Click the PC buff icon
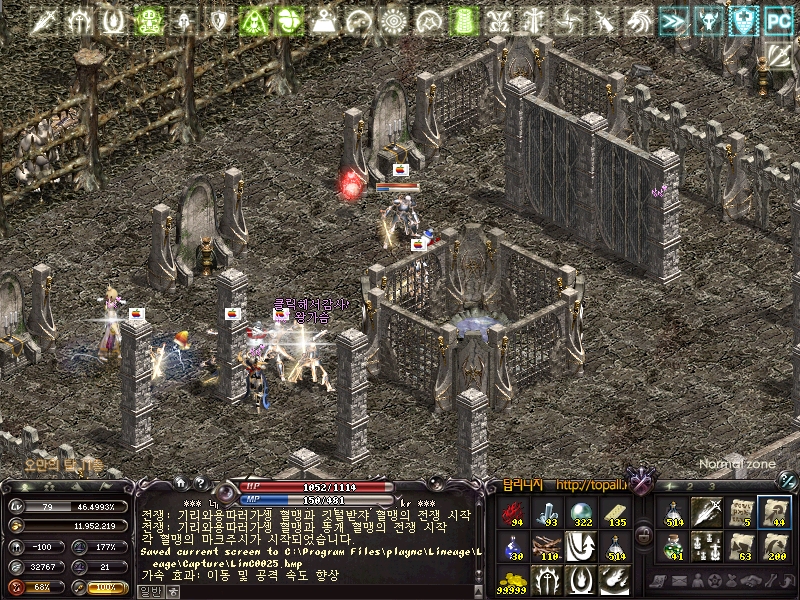Image resolution: width=800 pixels, height=600 pixels. pyautogui.click(x=777, y=19)
